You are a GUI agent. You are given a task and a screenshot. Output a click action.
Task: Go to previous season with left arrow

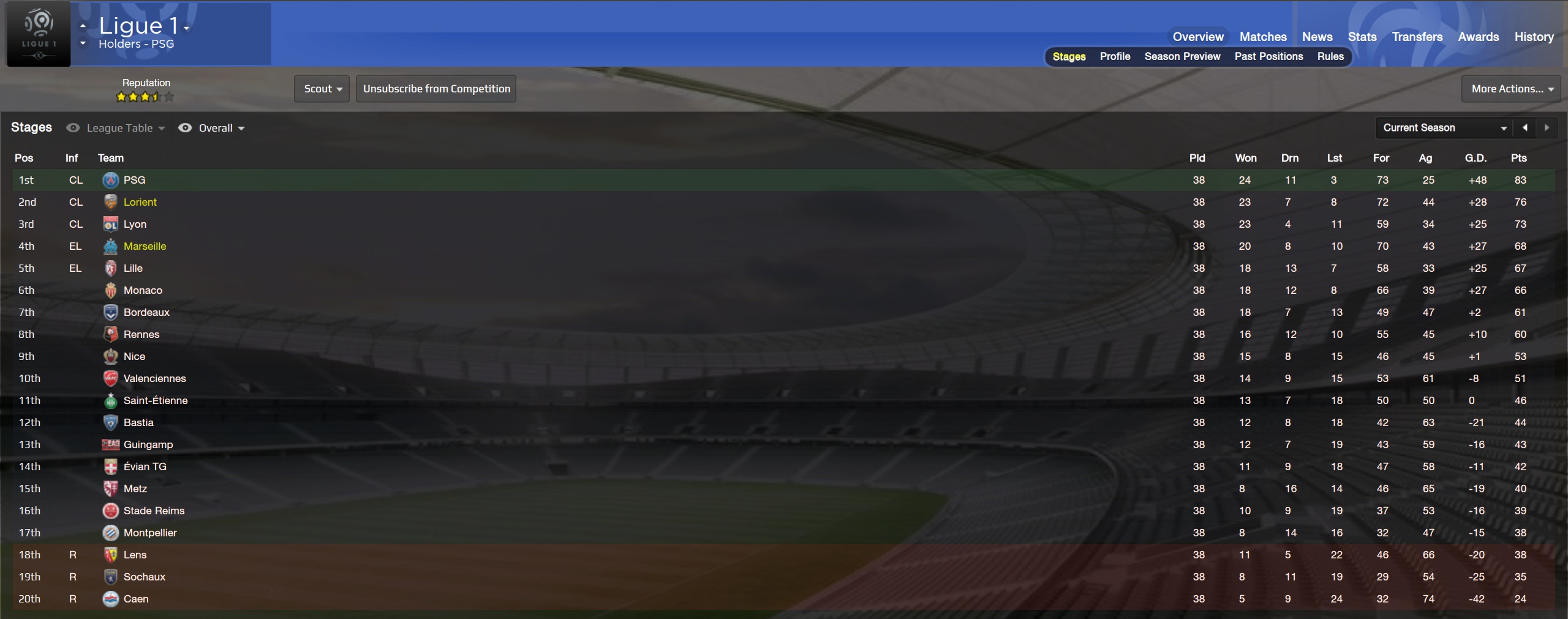click(1525, 127)
